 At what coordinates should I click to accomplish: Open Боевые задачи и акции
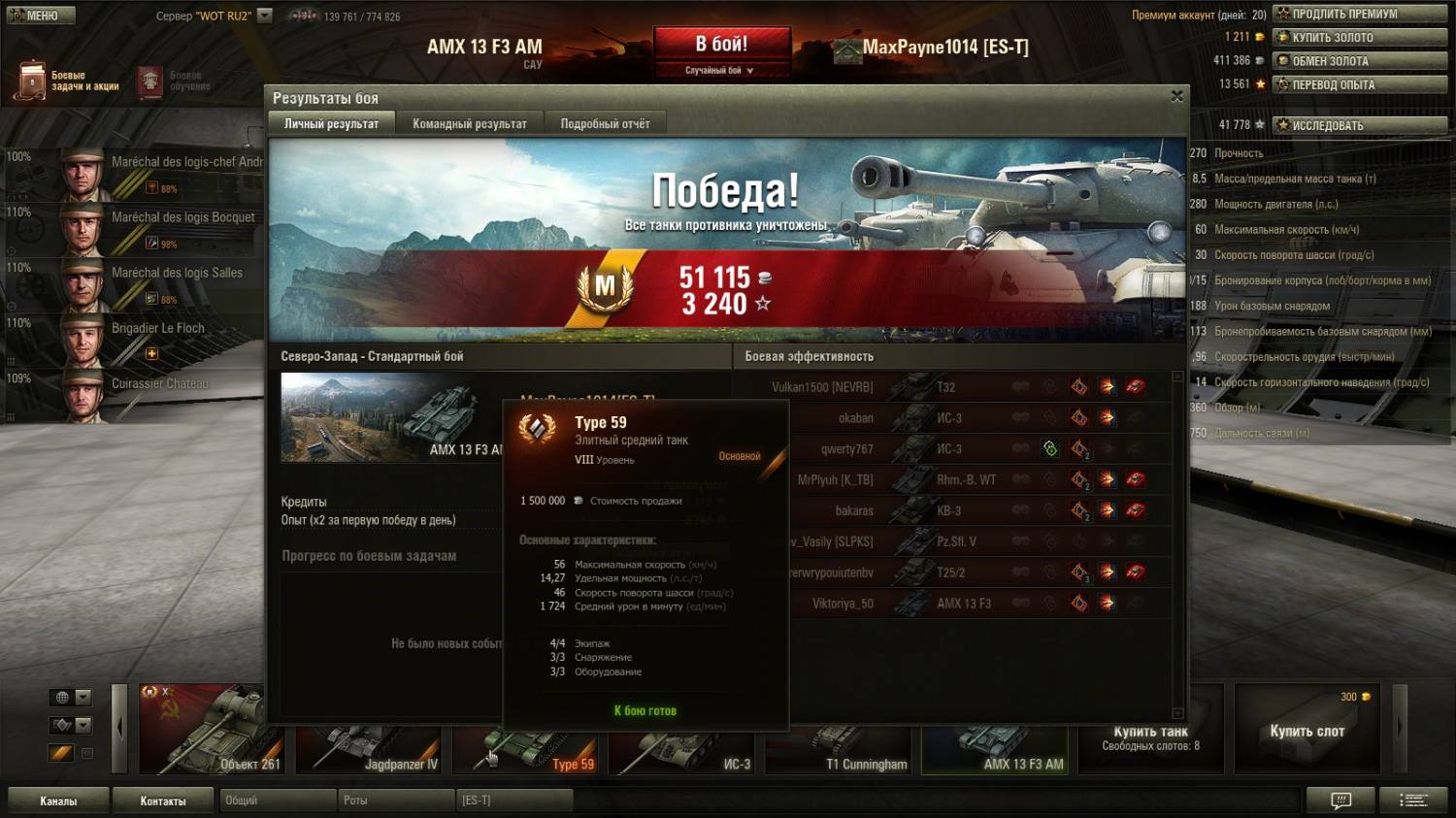click(x=68, y=82)
